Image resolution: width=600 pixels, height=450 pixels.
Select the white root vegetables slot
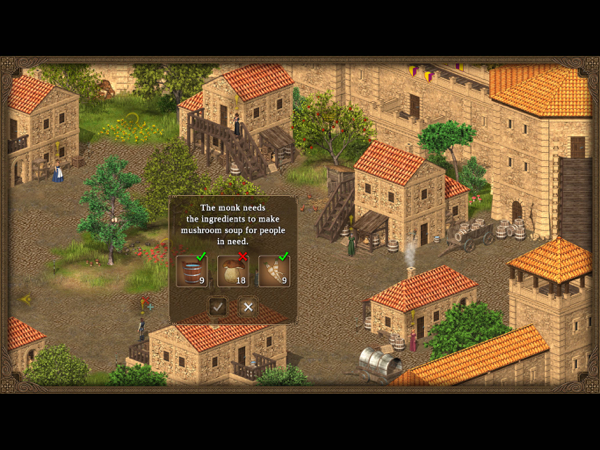[273, 272]
